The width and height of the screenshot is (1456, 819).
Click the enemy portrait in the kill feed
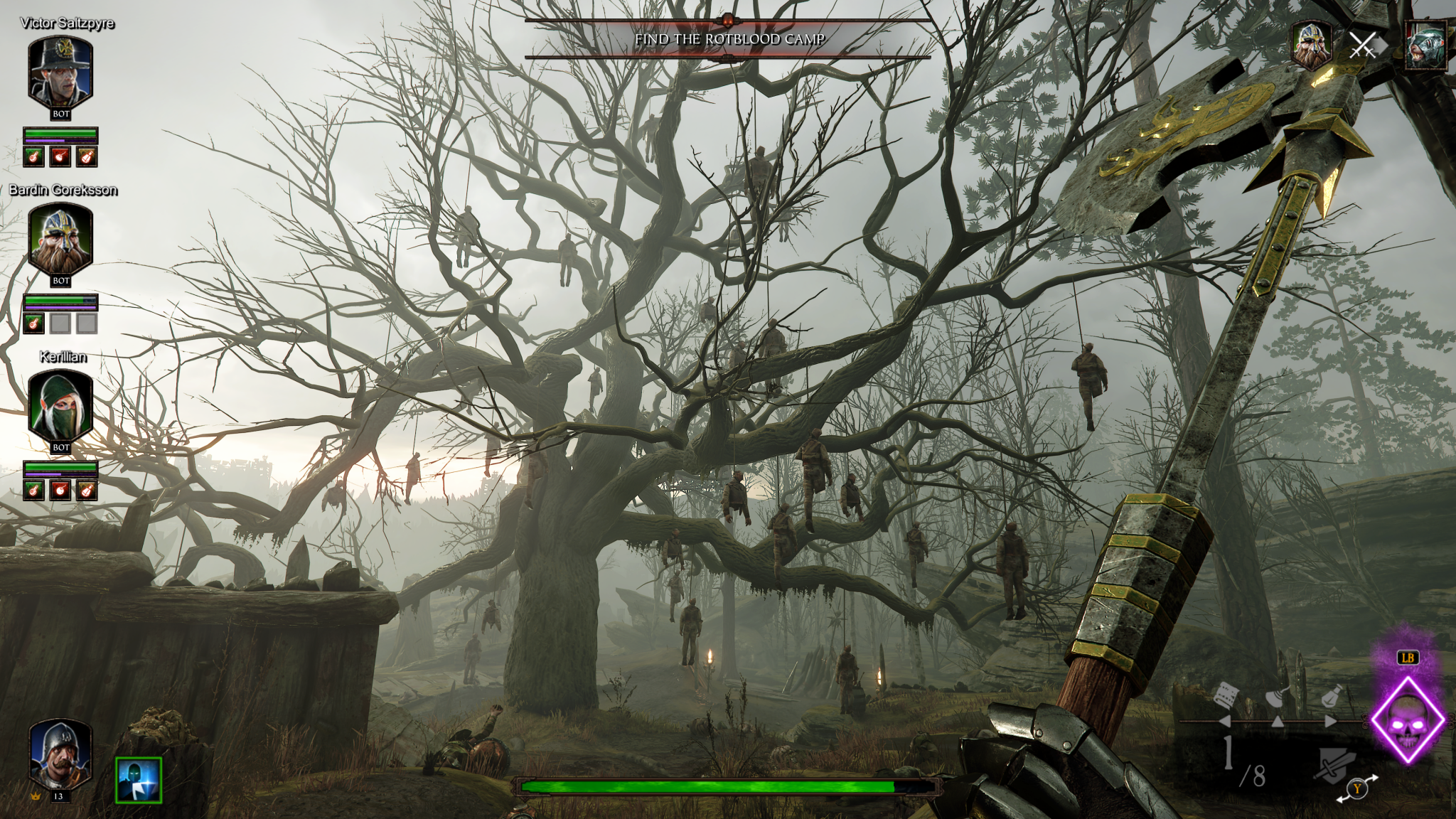pos(1425,45)
